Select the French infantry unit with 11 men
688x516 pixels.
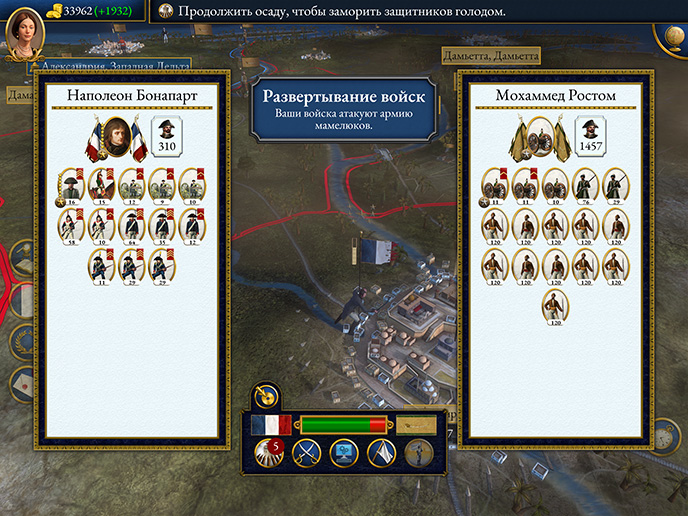pos(100,266)
